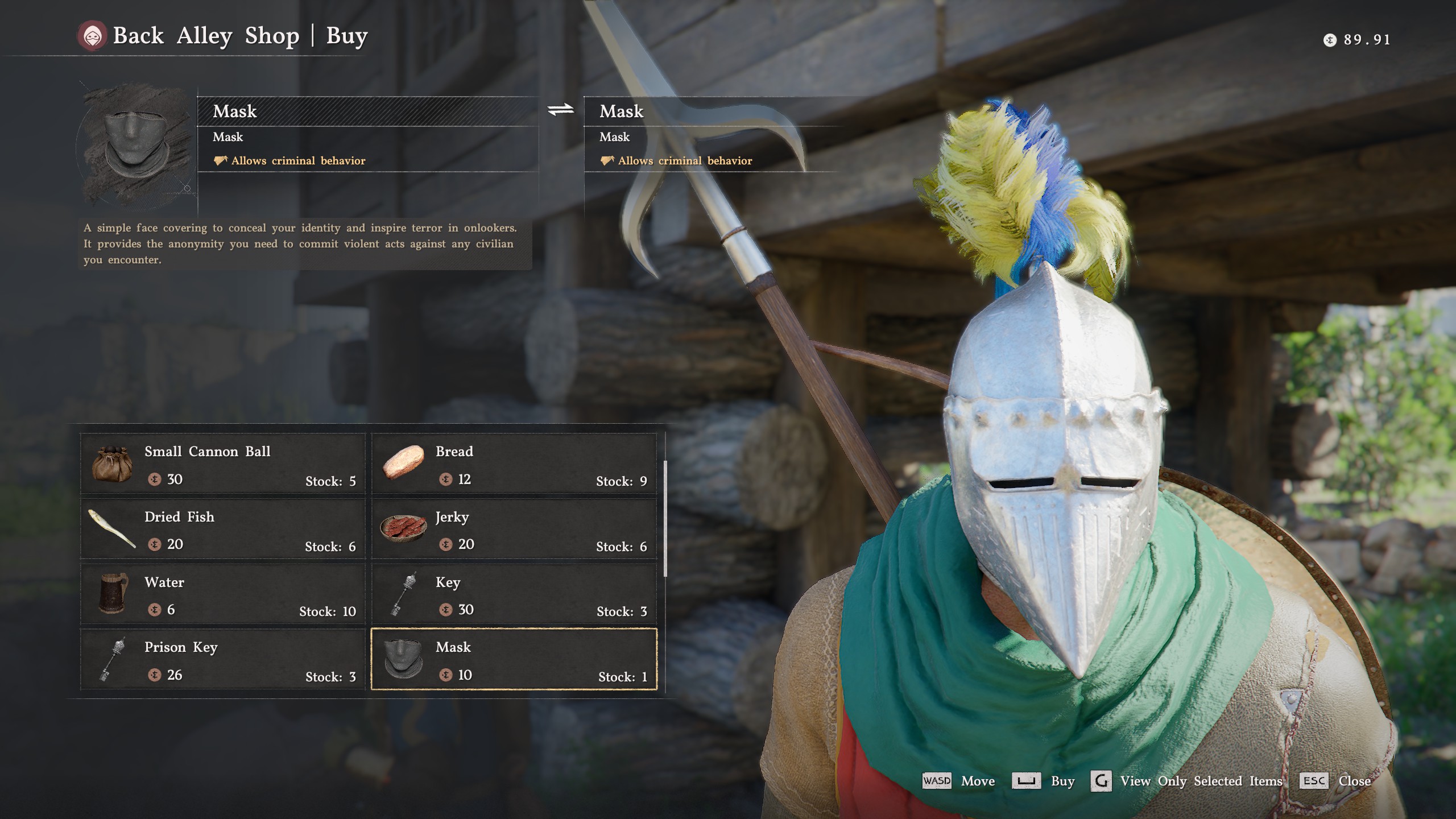Click the exchange arrows between Mask panels
Screen dimensions: 1456x819
(x=560, y=111)
